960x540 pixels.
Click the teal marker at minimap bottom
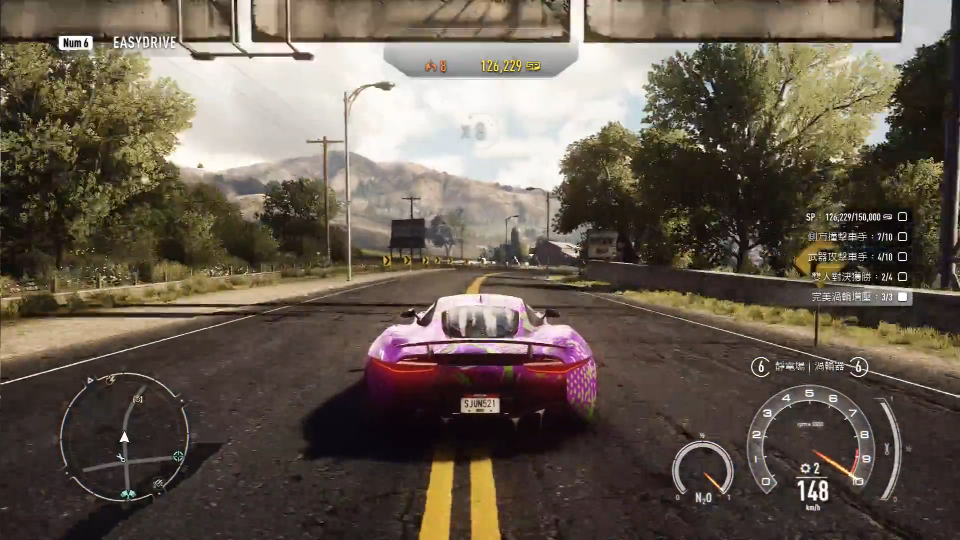tap(127, 493)
